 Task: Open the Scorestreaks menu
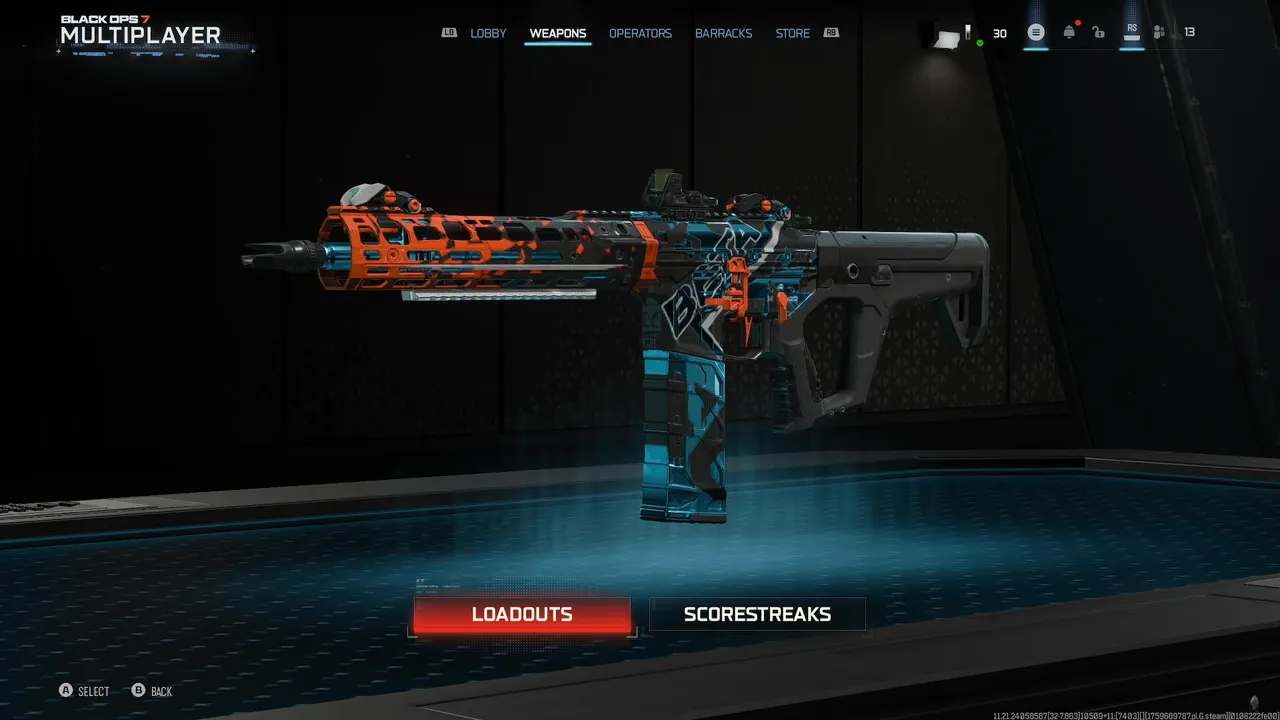tap(757, 615)
